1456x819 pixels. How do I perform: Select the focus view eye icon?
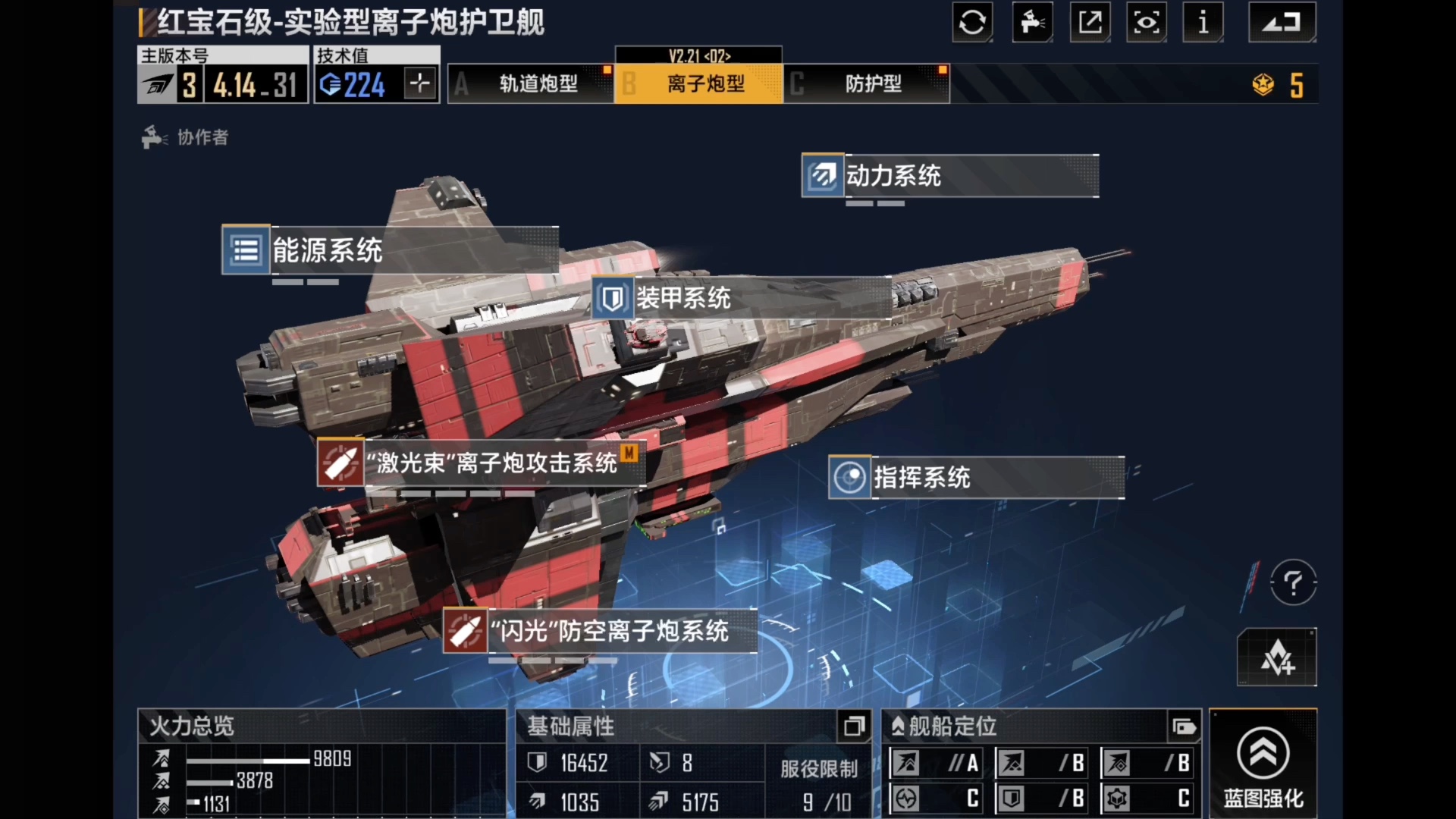click(x=1147, y=23)
